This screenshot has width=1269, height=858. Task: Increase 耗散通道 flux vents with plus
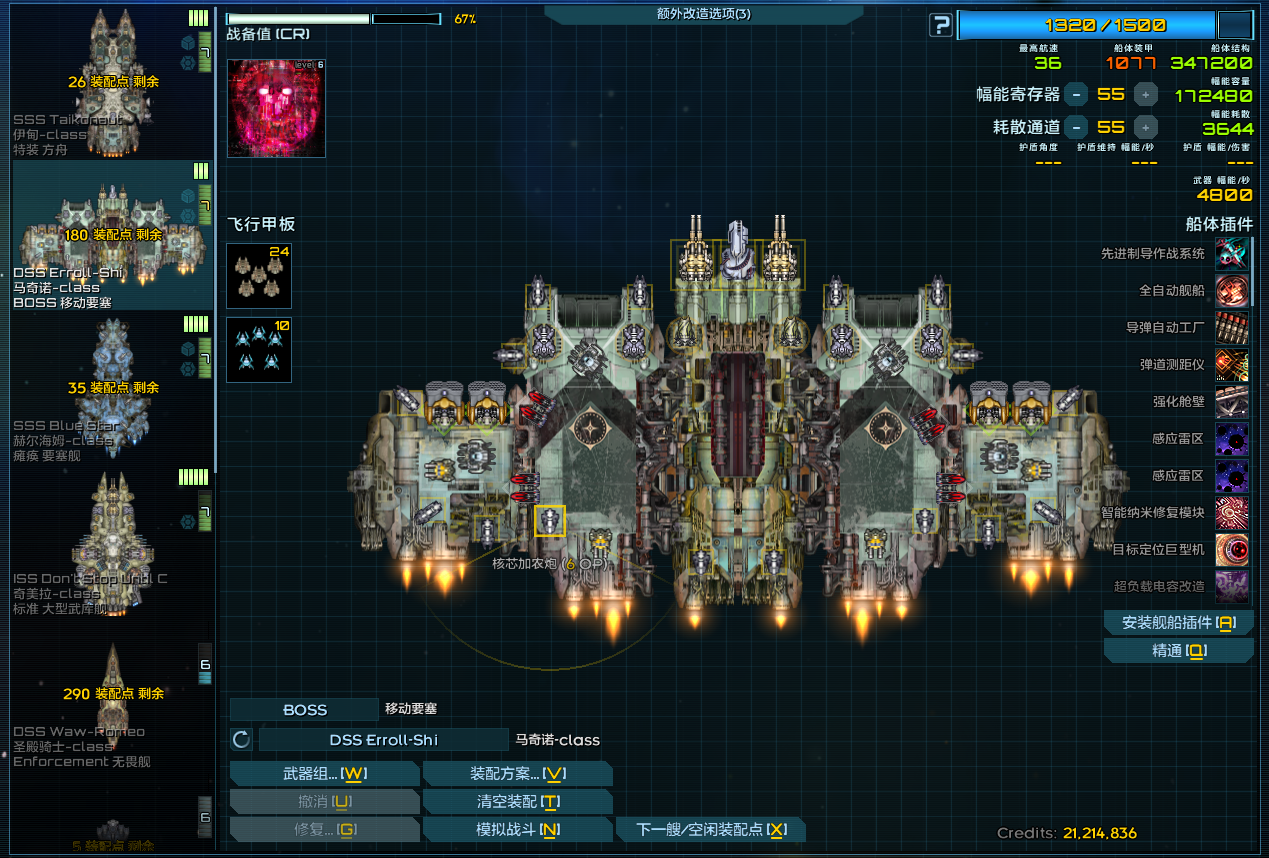click(1146, 127)
